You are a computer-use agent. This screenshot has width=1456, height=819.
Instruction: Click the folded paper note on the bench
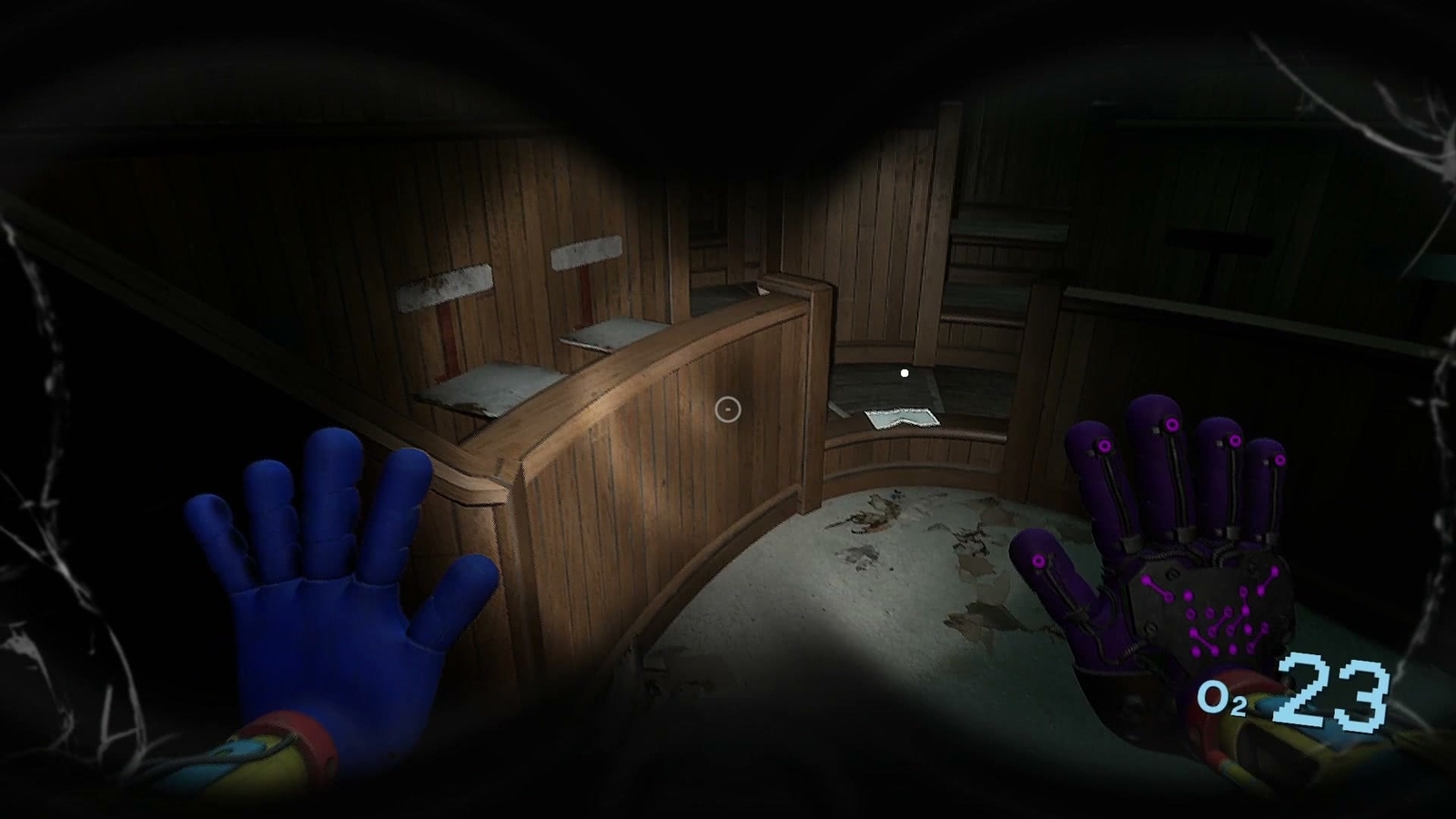pos(901,419)
